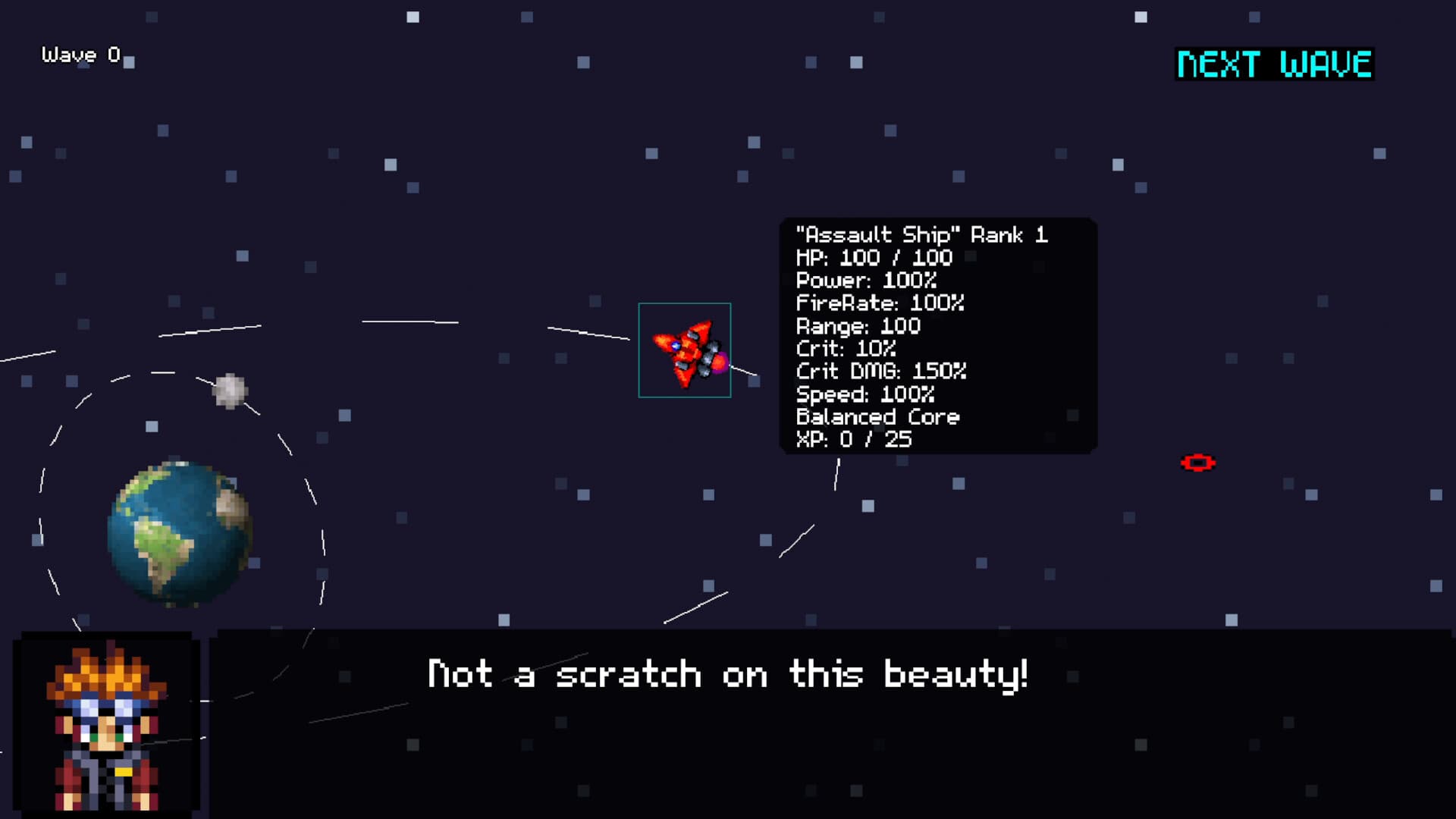Click the character portrait in bottom left
This screenshot has height=819, width=1456.
(x=106, y=724)
